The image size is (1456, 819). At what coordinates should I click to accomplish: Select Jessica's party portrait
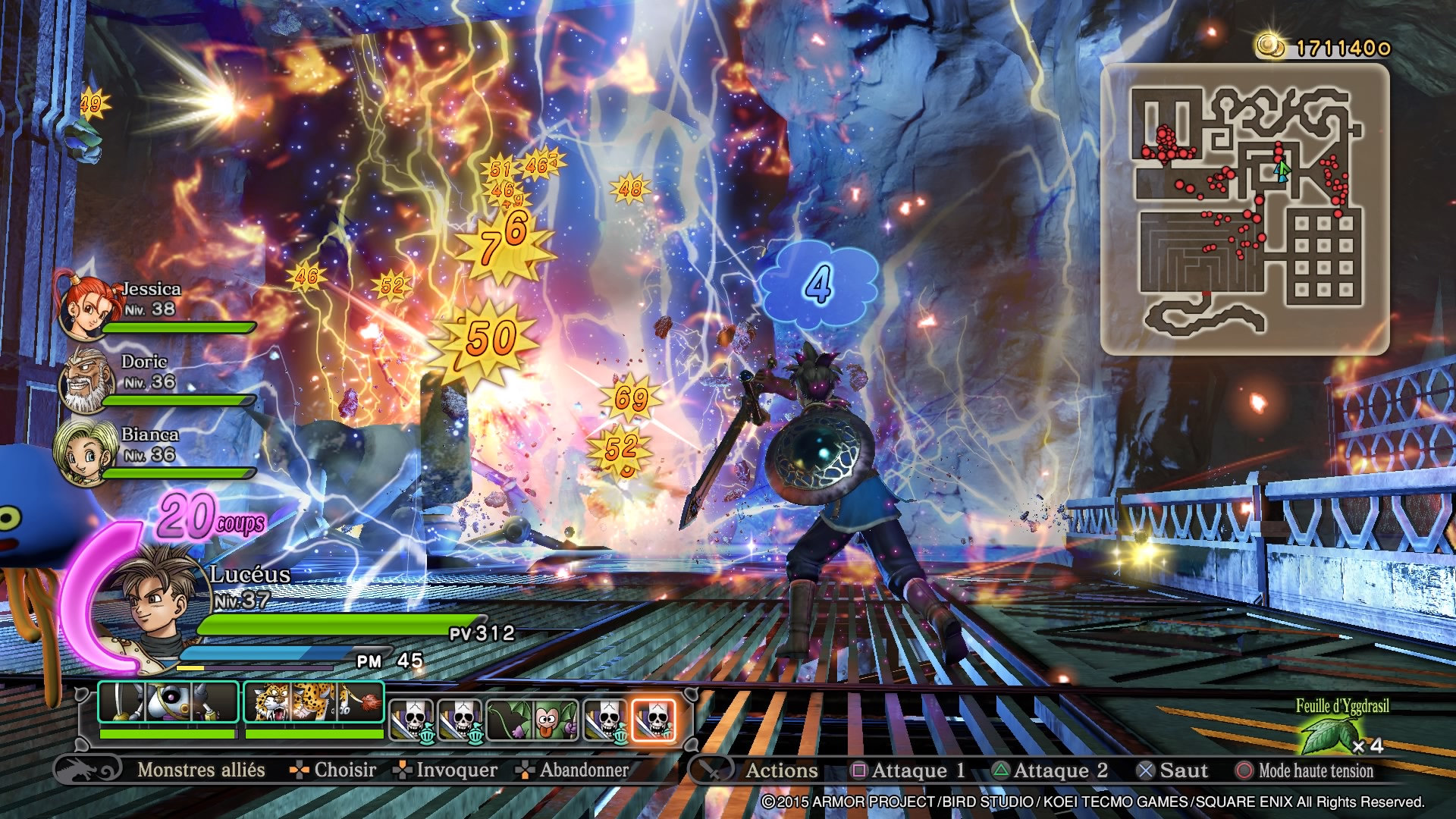[82, 305]
